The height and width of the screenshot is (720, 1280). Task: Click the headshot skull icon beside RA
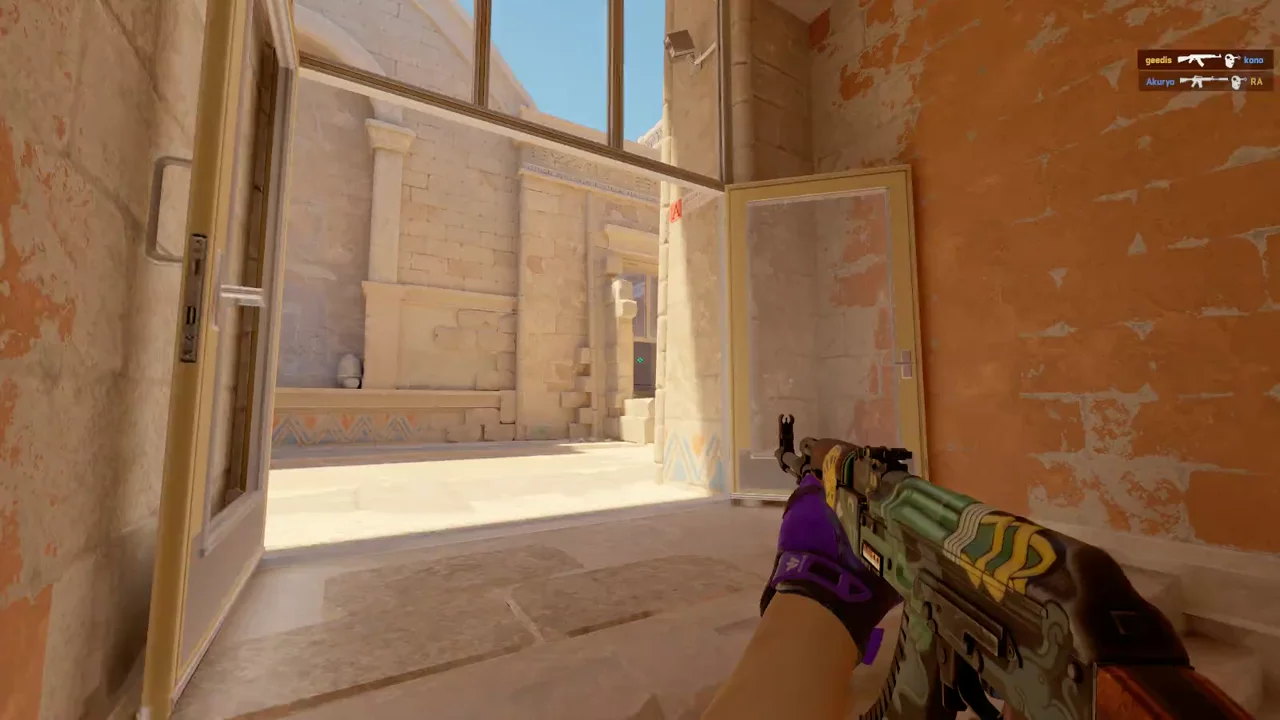(x=1236, y=82)
